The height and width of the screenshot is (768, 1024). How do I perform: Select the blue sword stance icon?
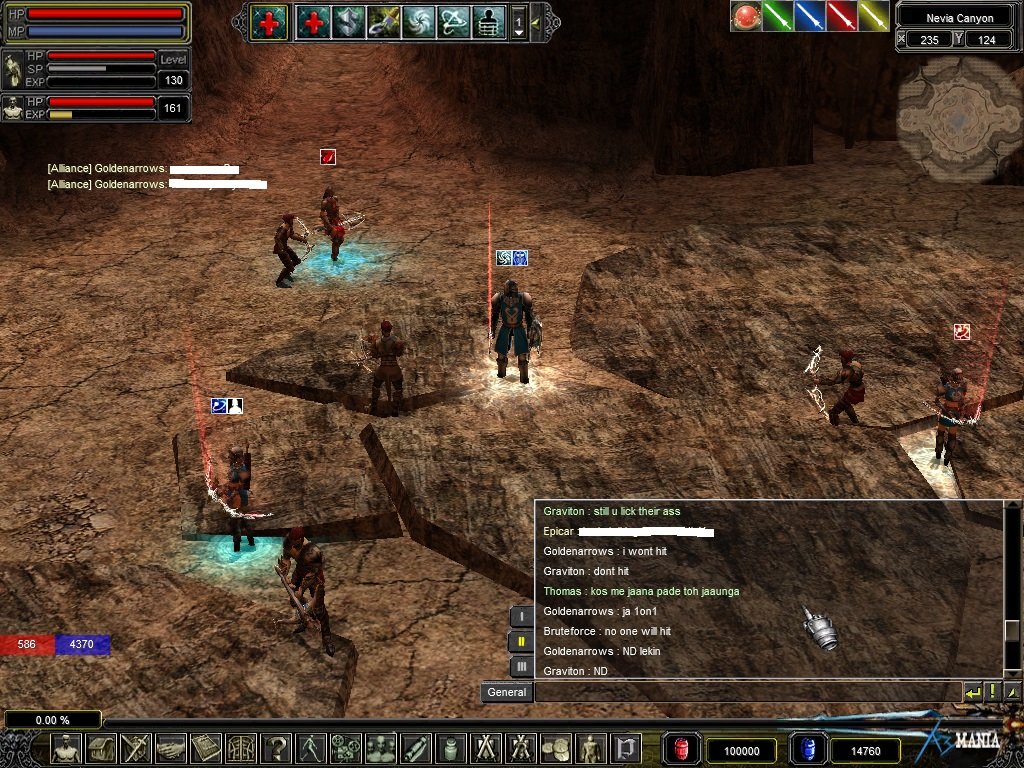coord(810,16)
